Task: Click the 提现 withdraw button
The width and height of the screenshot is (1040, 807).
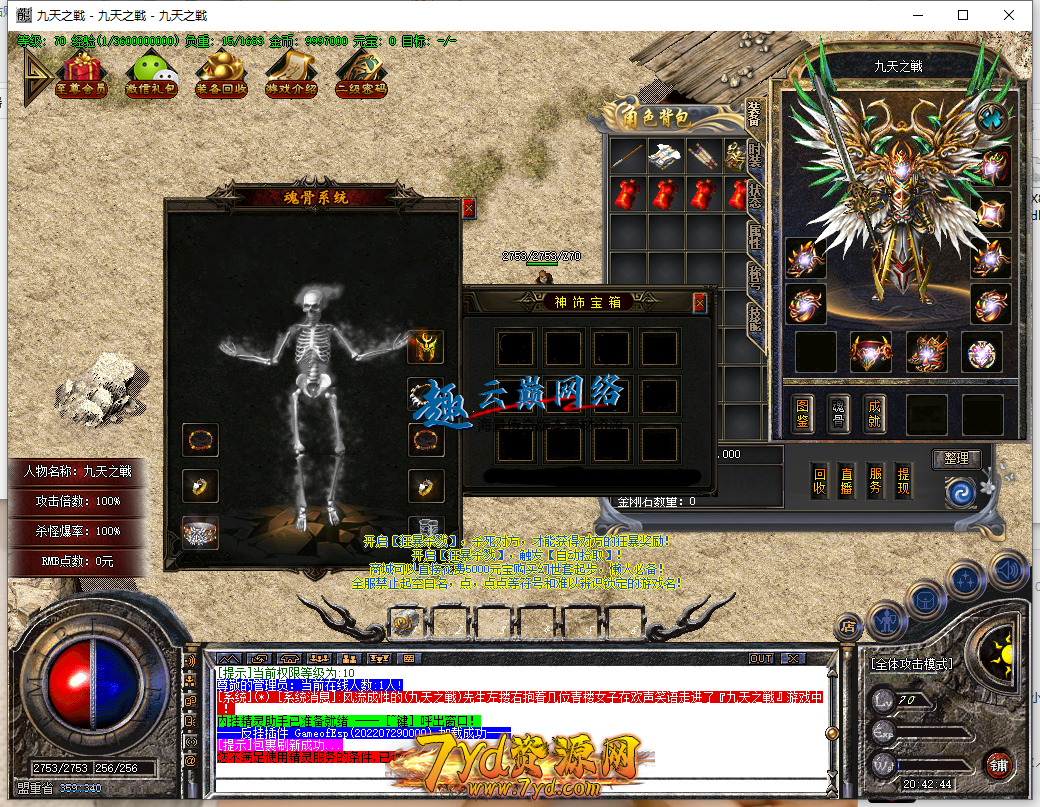Action: coord(903,481)
